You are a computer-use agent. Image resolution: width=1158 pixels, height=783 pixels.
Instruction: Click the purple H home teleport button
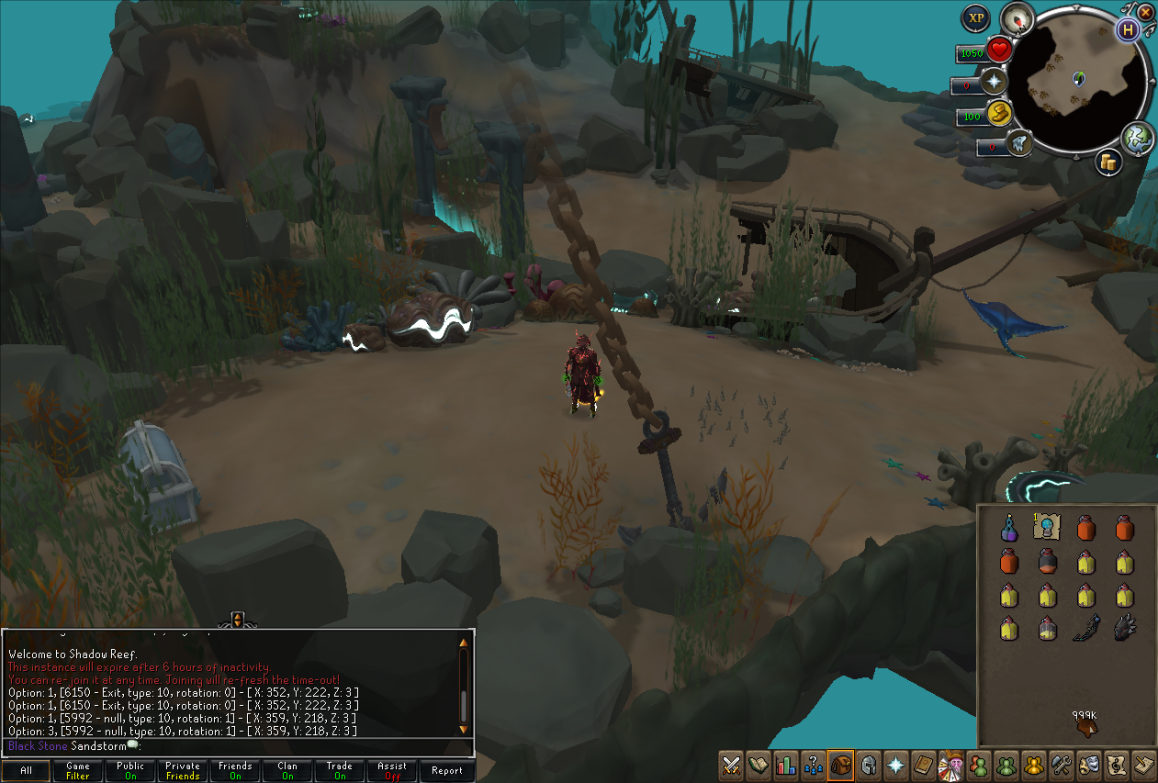tap(1128, 29)
